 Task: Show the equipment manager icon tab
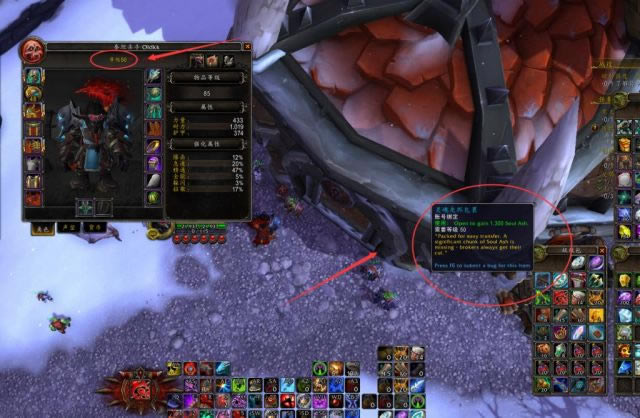228,61
